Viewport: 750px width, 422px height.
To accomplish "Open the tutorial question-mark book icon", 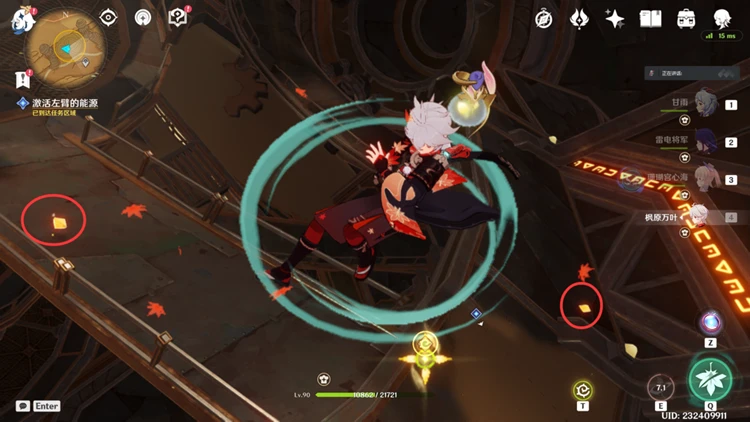I will coord(177,18).
